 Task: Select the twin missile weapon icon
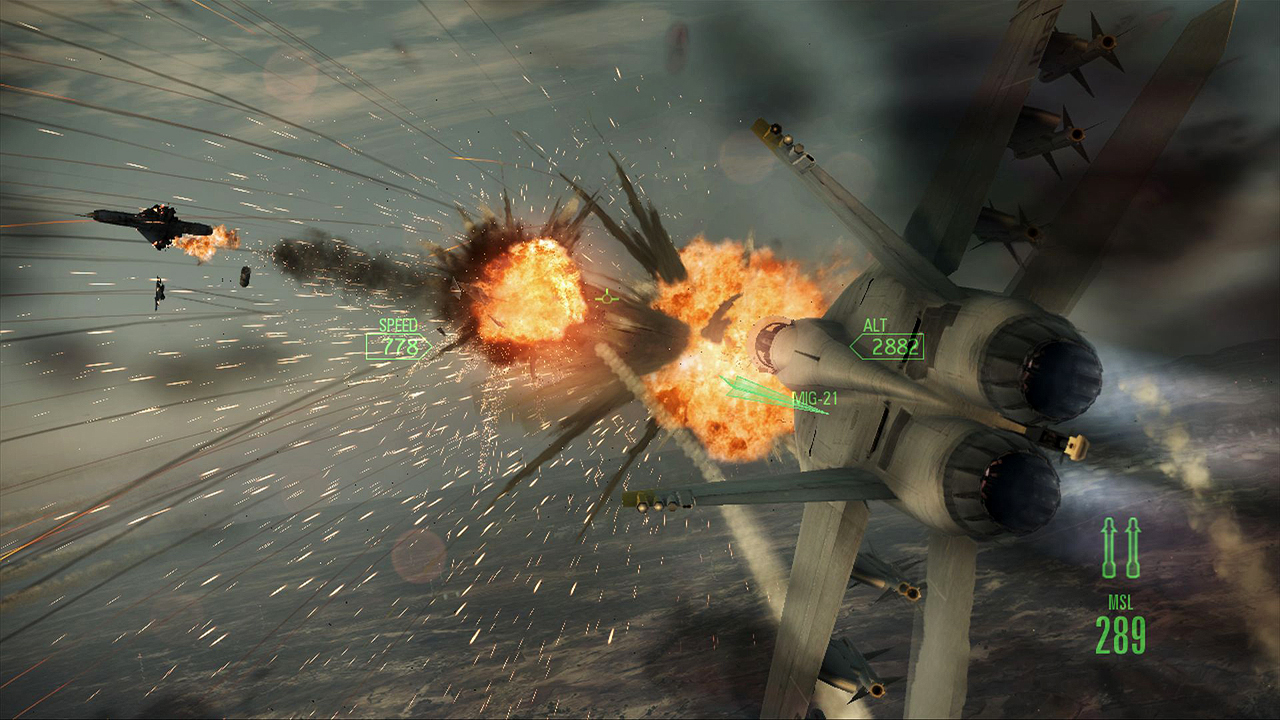1120,548
